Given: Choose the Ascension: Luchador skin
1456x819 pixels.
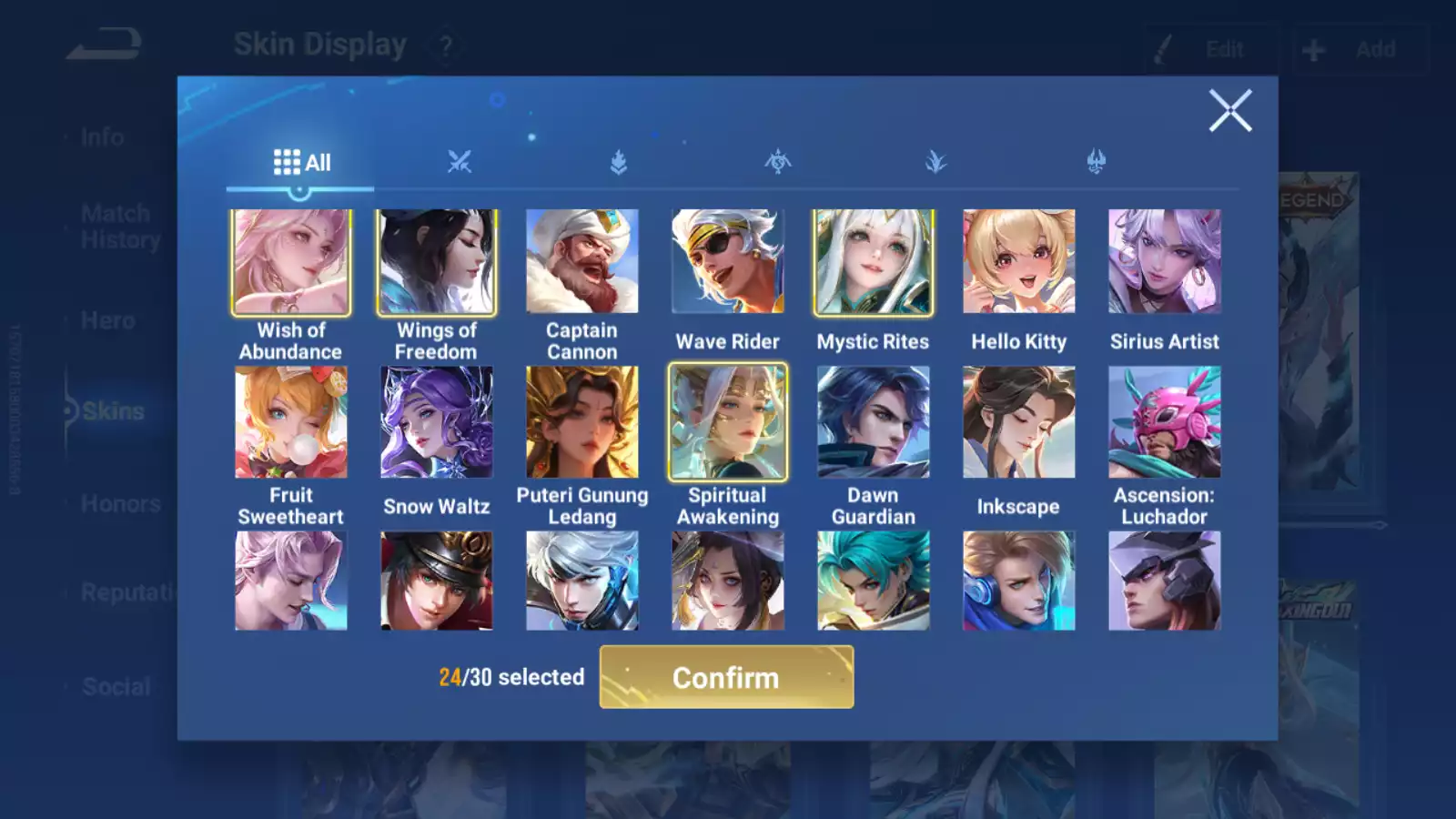Looking at the screenshot, I should [1165, 422].
